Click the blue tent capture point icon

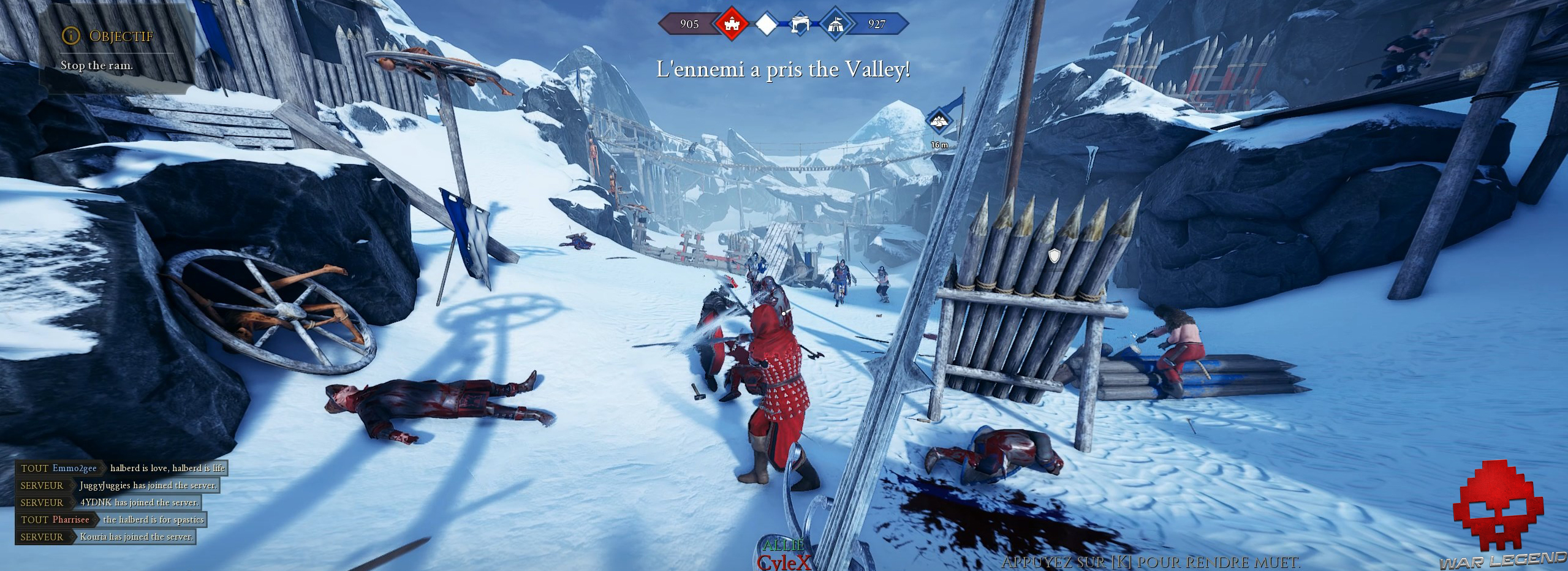[x=836, y=25]
